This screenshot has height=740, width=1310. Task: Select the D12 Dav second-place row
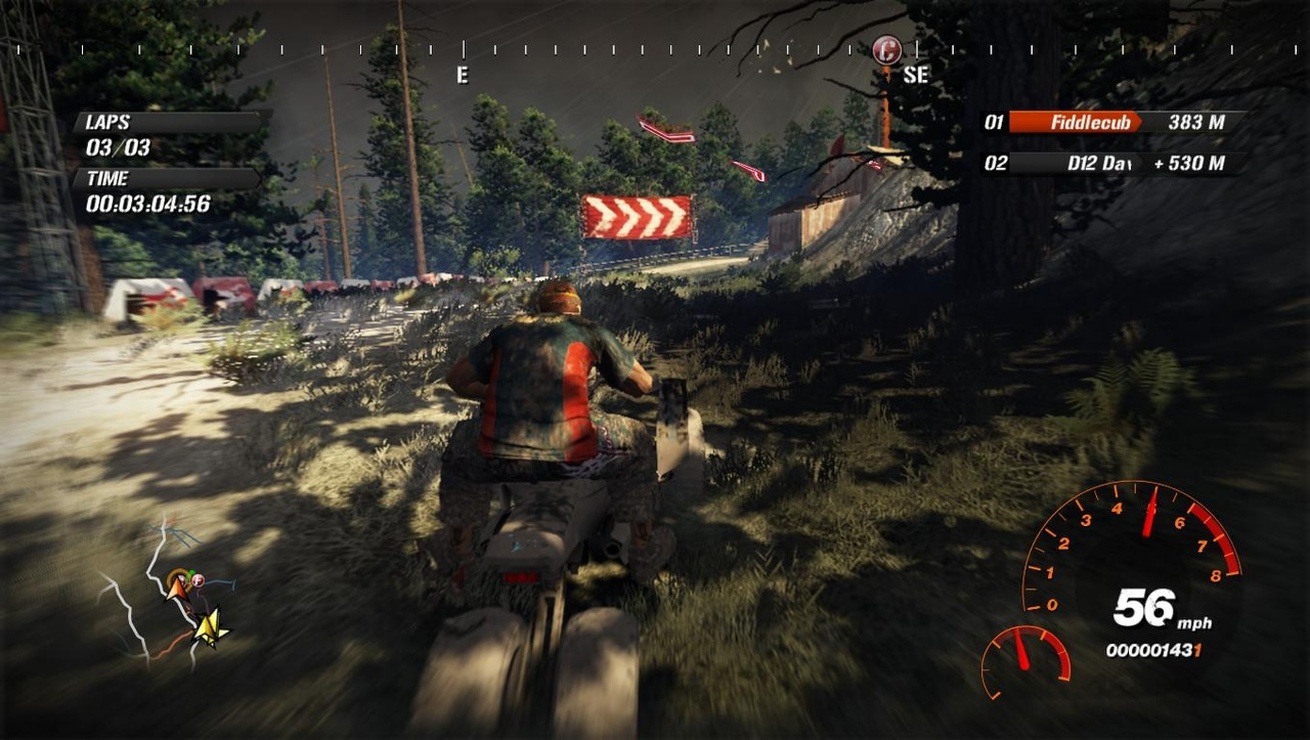1115,163
